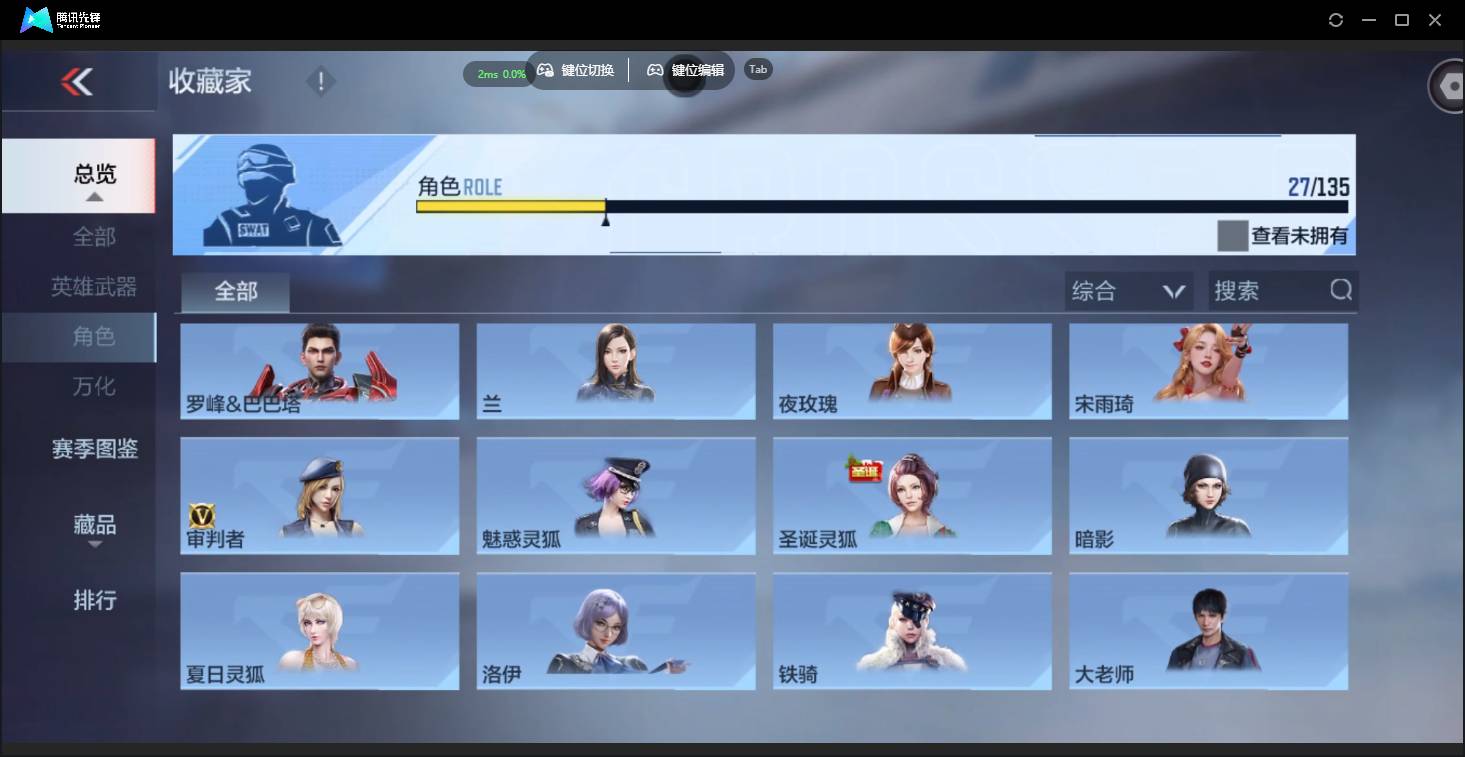1465x757 pixels.
Task: Click the refresh icon in the title bar
Action: [1336, 19]
